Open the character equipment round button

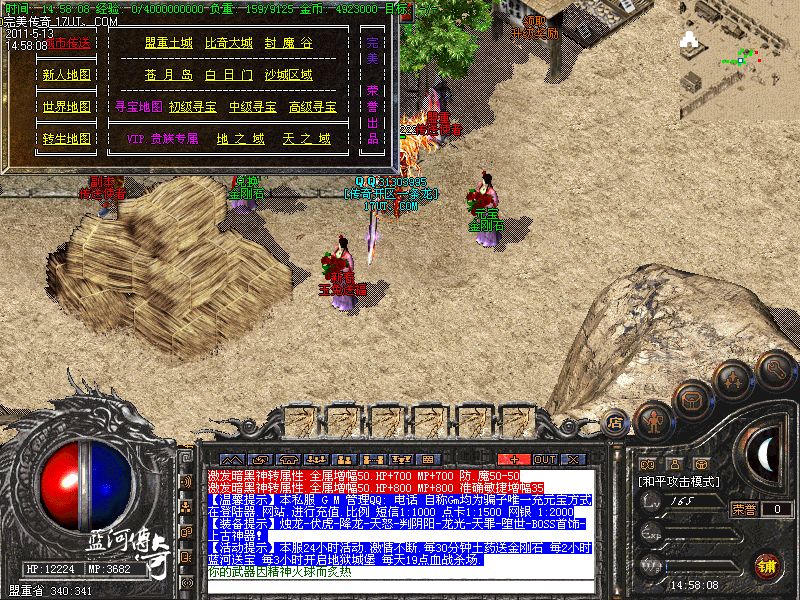coord(656,418)
